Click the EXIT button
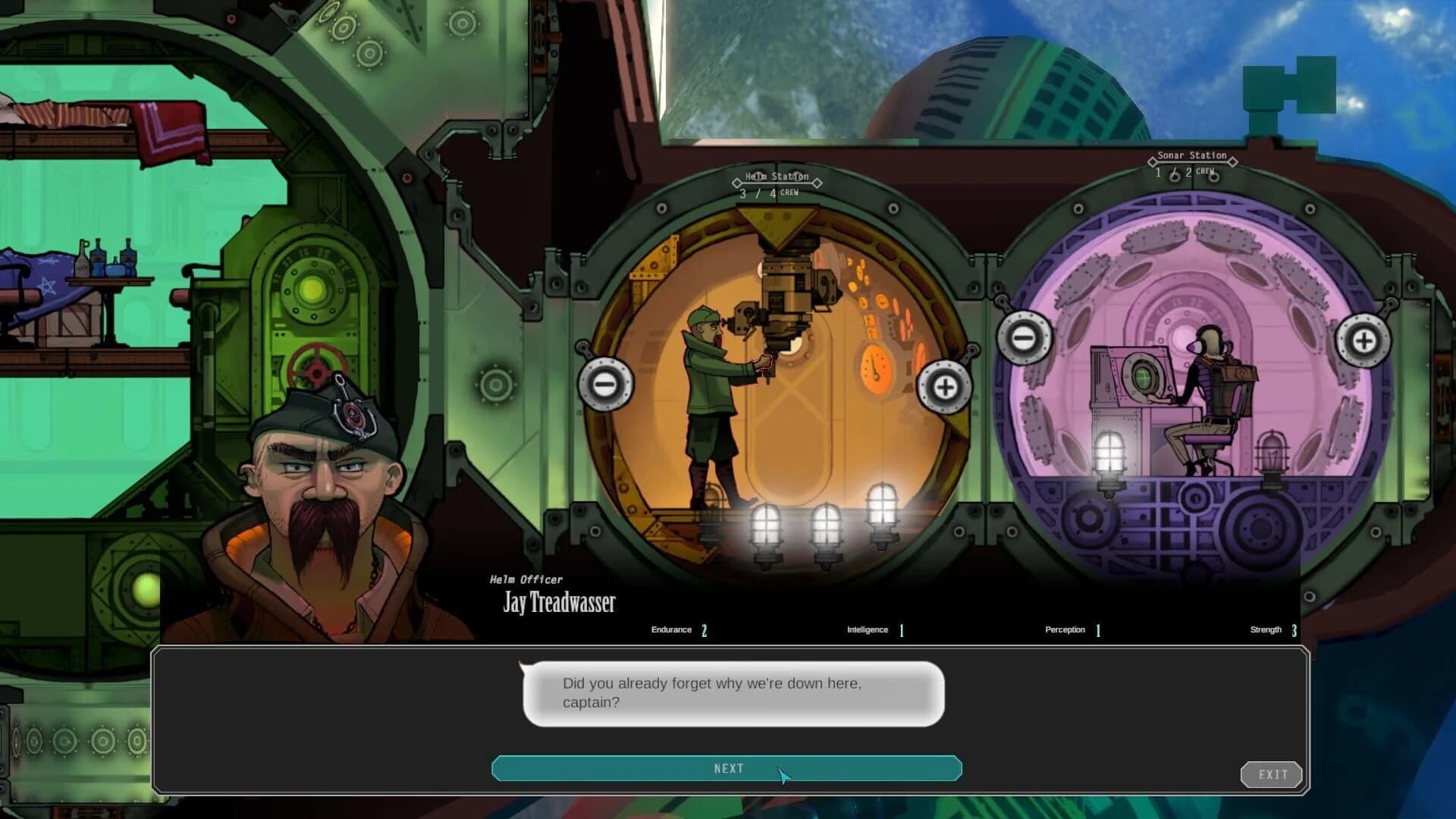 point(1270,774)
